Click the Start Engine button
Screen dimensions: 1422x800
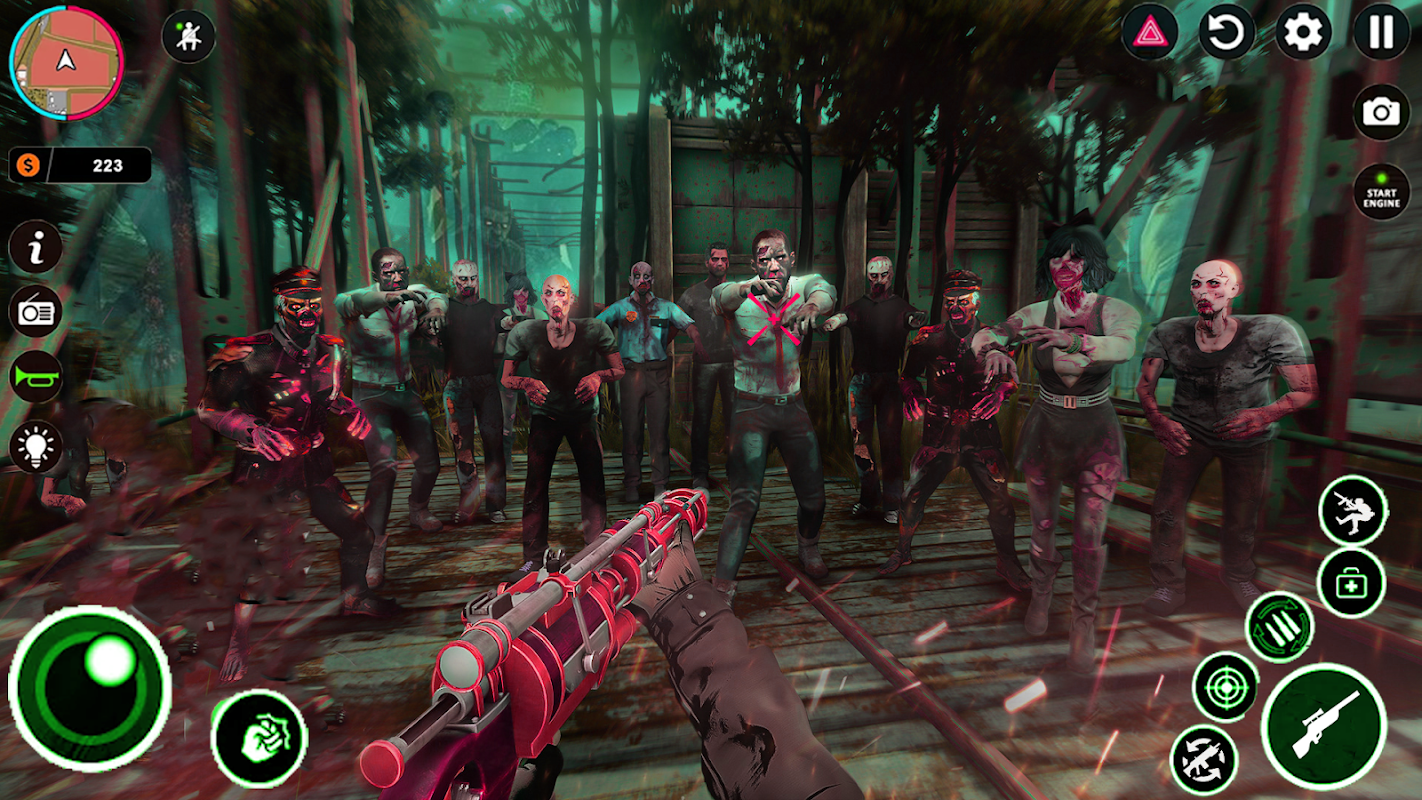[x=1381, y=192]
